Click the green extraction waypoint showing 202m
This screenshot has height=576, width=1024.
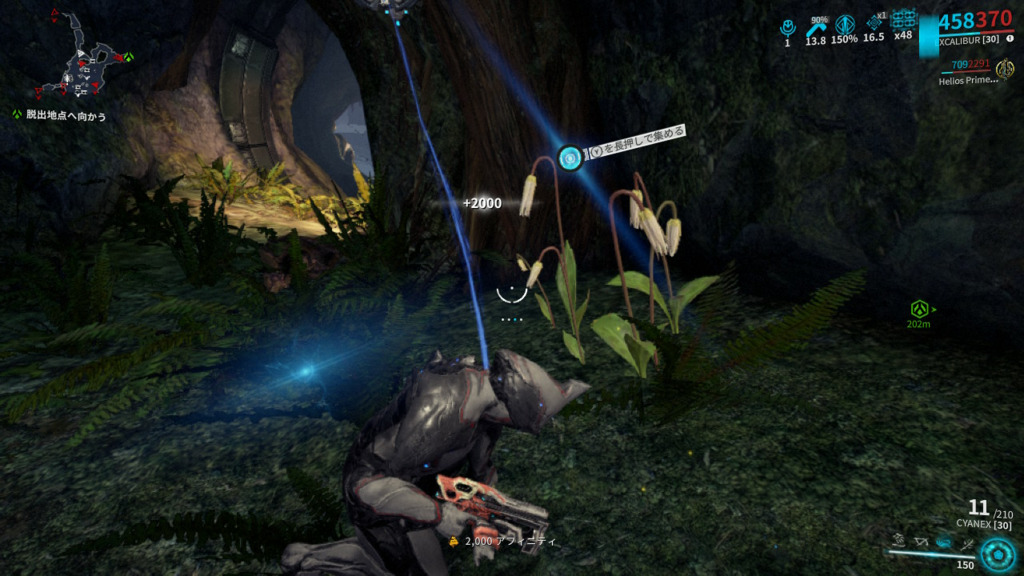[x=918, y=309]
